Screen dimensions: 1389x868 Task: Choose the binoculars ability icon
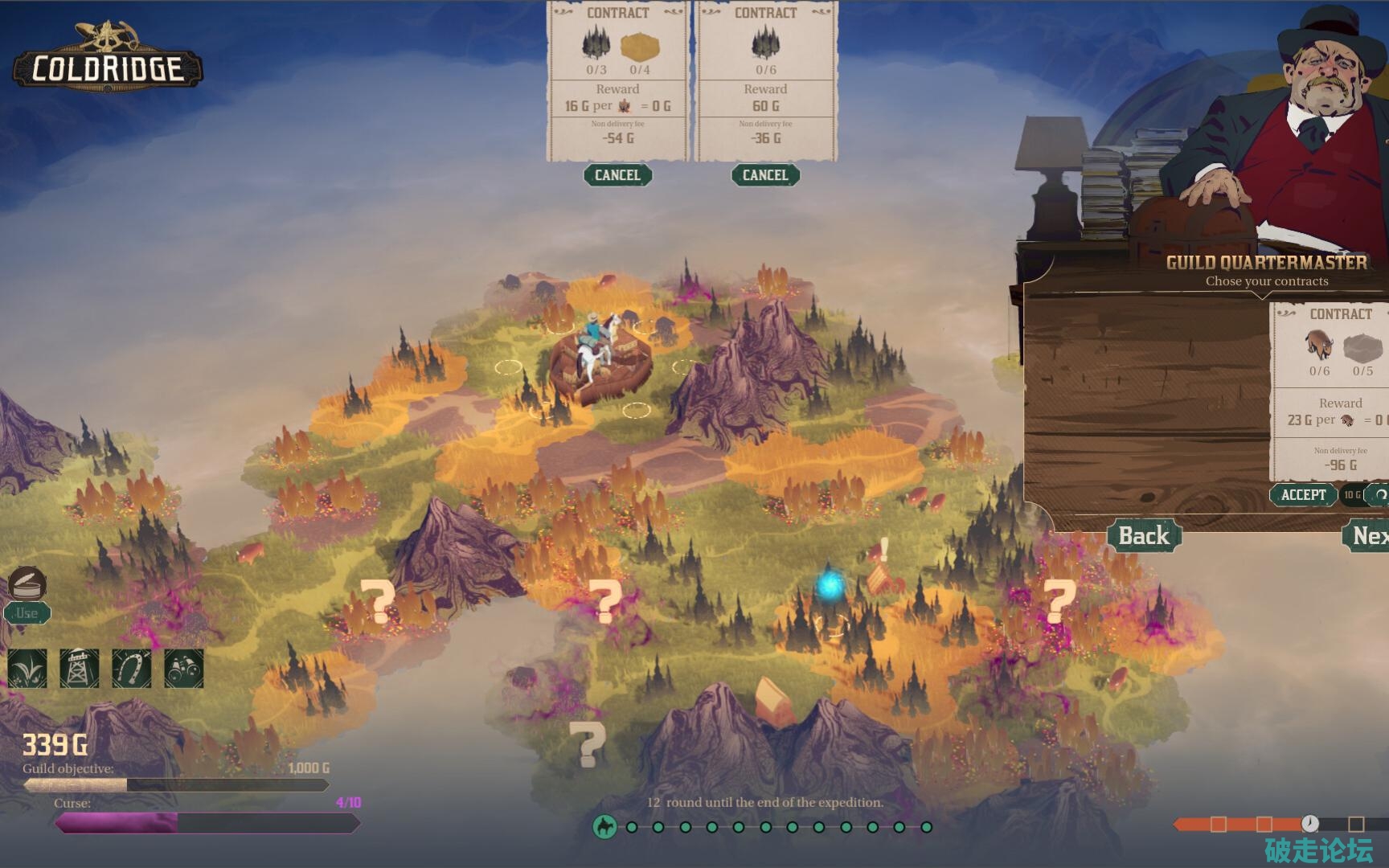184,669
